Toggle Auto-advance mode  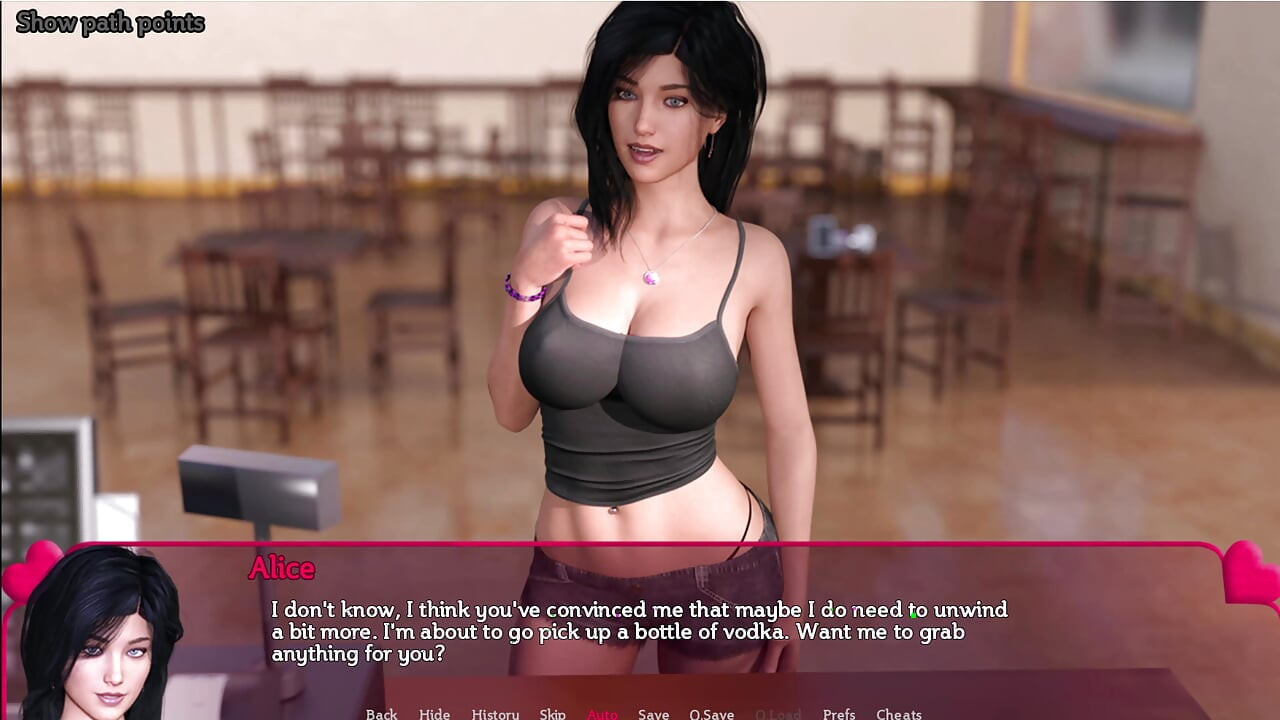tap(602, 713)
